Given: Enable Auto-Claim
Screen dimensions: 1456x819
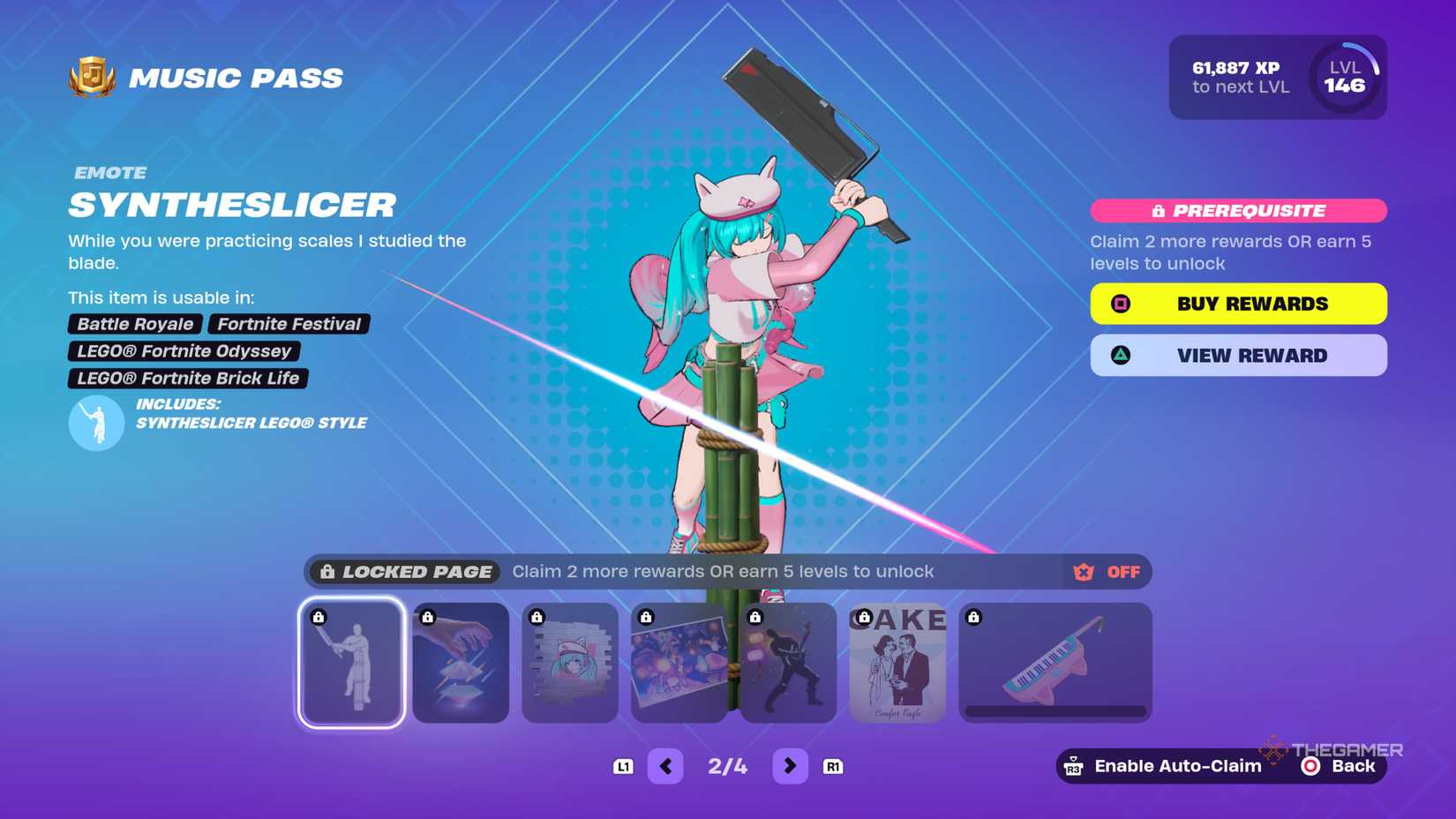Looking at the screenshot, I should point(1165,765).
